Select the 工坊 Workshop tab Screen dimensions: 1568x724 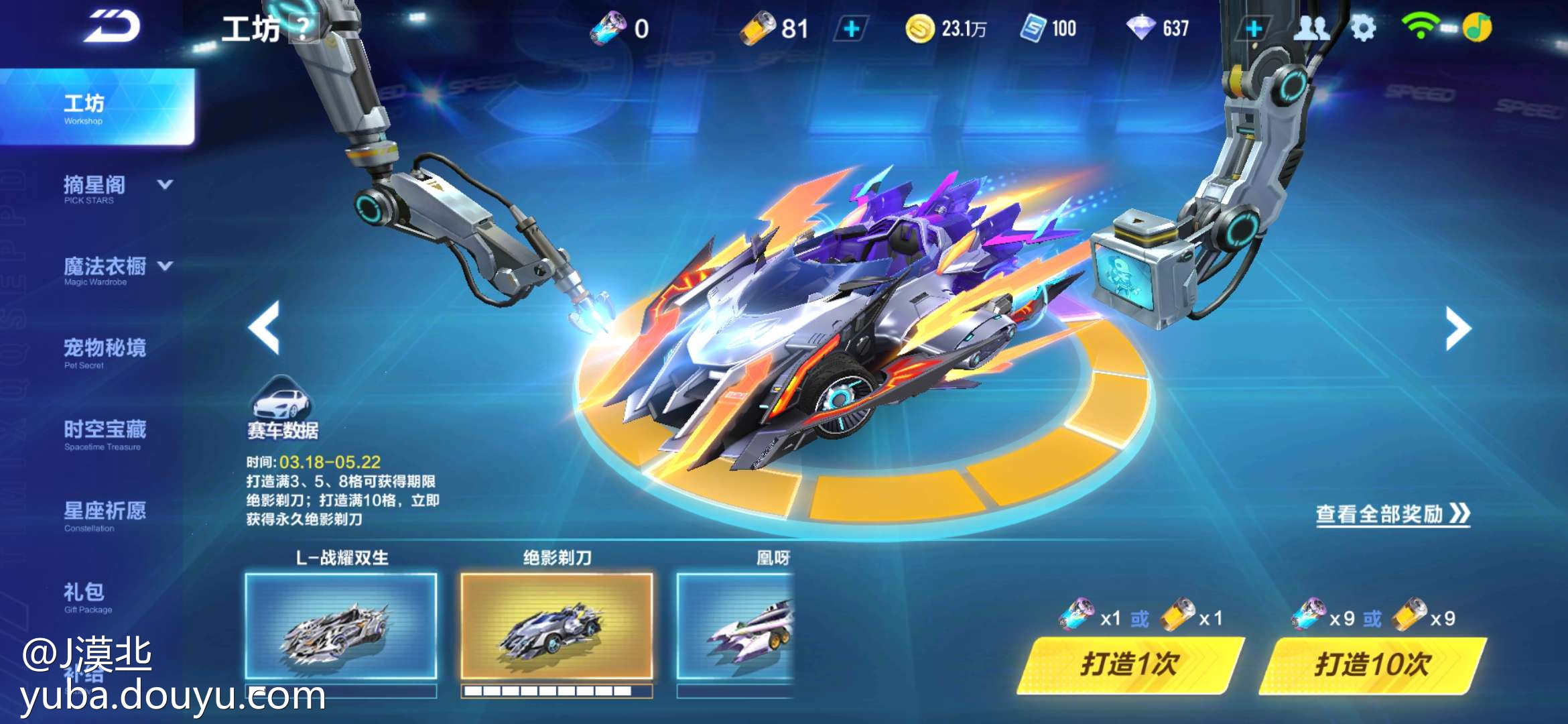pos(97,107)
